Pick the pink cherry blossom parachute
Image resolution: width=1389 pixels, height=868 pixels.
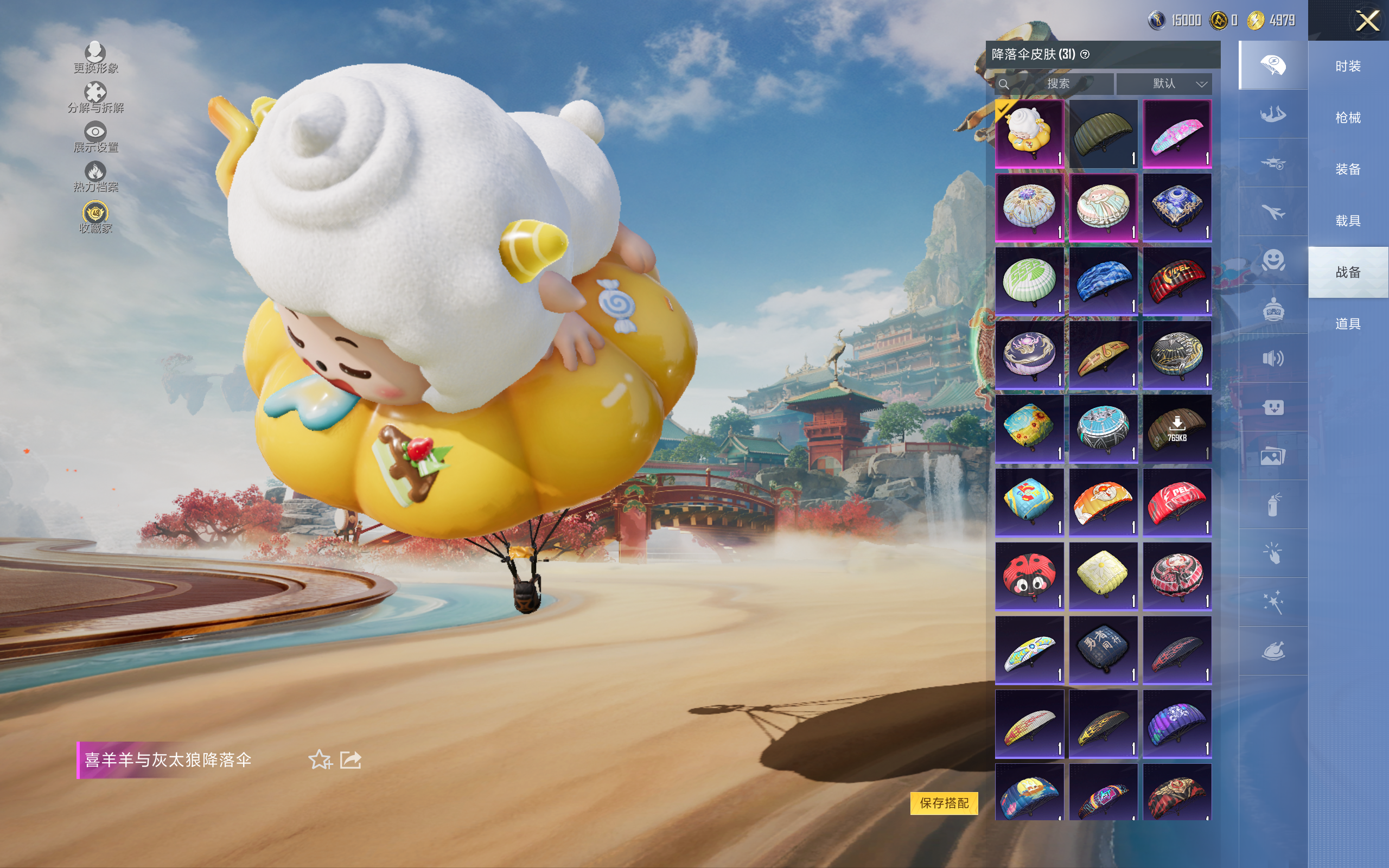pyautogui.click(x=1177, y=134)
